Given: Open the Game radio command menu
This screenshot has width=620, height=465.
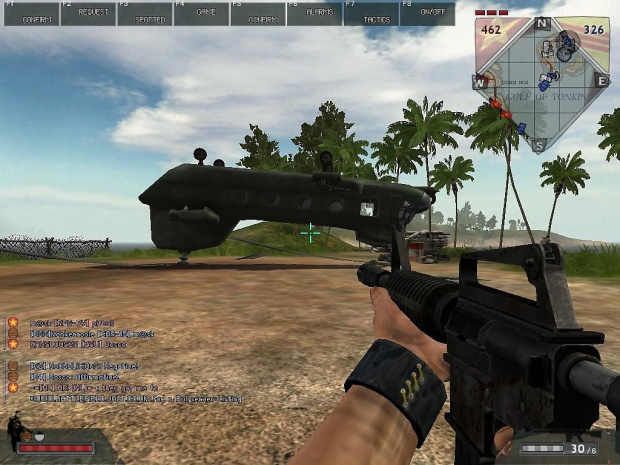Looking at the screenshot, I should click(200, 14).
